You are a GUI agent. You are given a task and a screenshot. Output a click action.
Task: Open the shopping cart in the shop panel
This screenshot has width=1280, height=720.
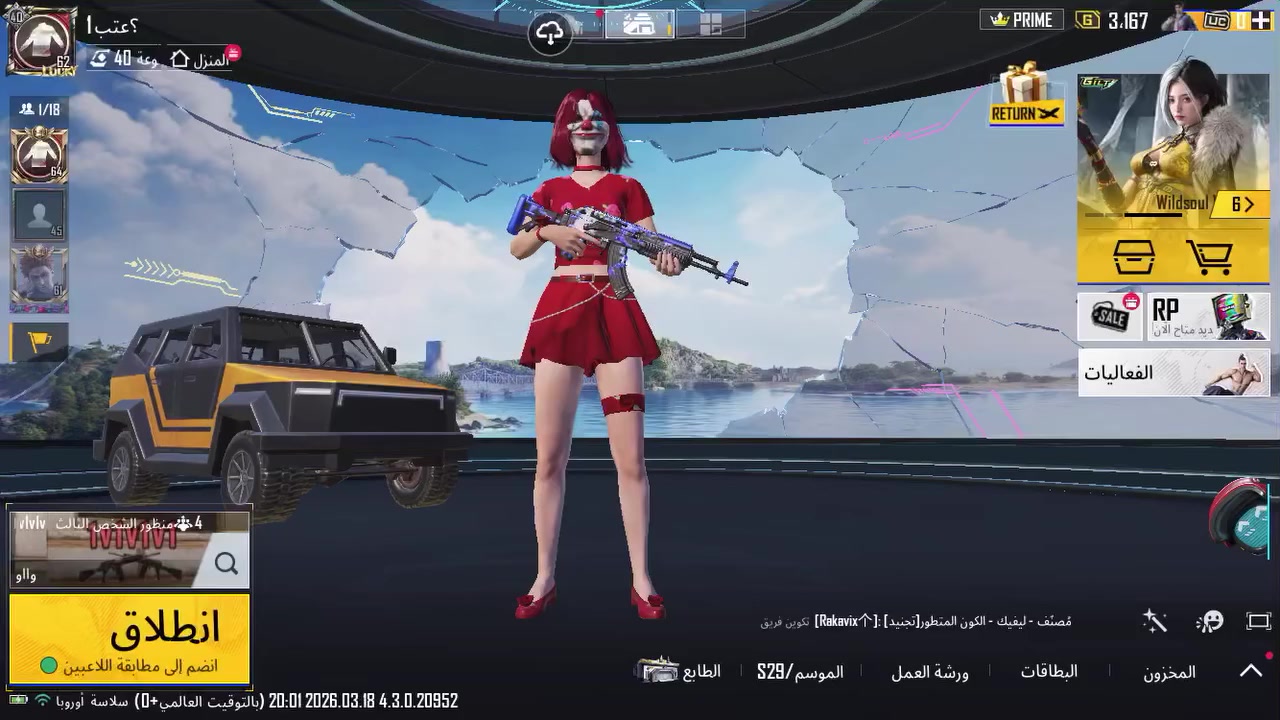[1211, 257]
